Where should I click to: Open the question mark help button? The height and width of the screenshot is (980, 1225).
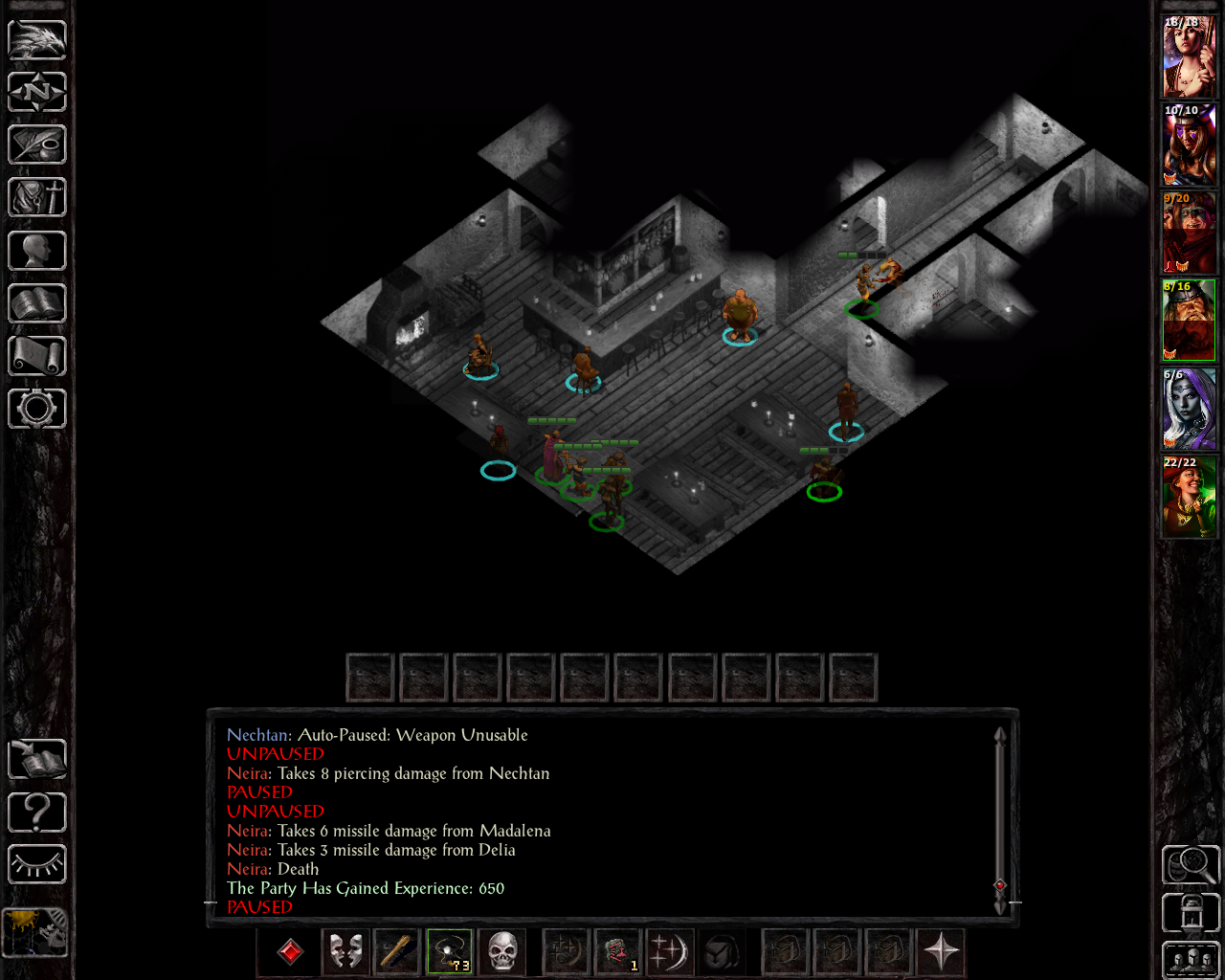click(37, 813)
